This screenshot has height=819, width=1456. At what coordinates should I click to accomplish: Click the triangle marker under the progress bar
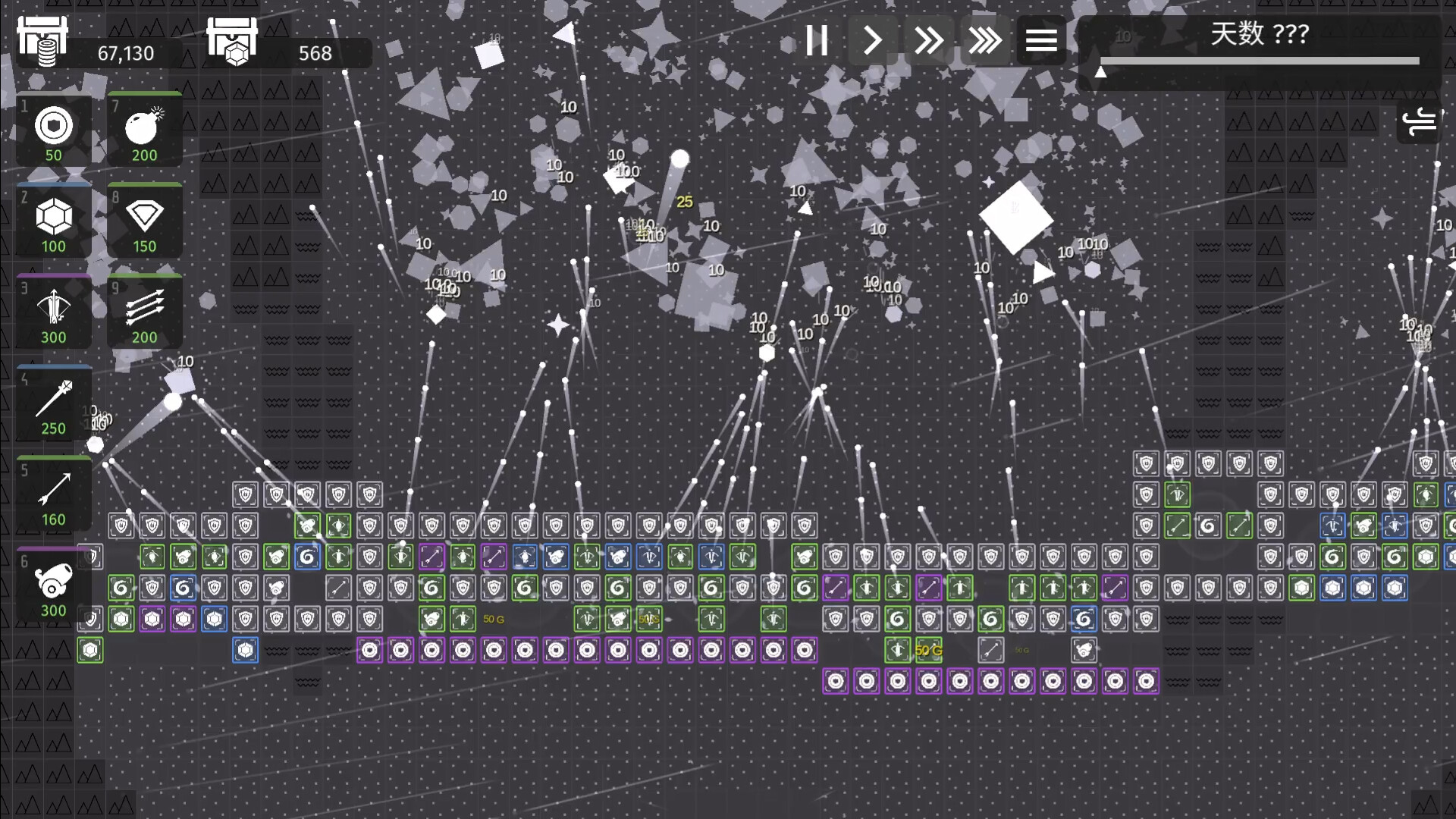(x=1101, y=72)
